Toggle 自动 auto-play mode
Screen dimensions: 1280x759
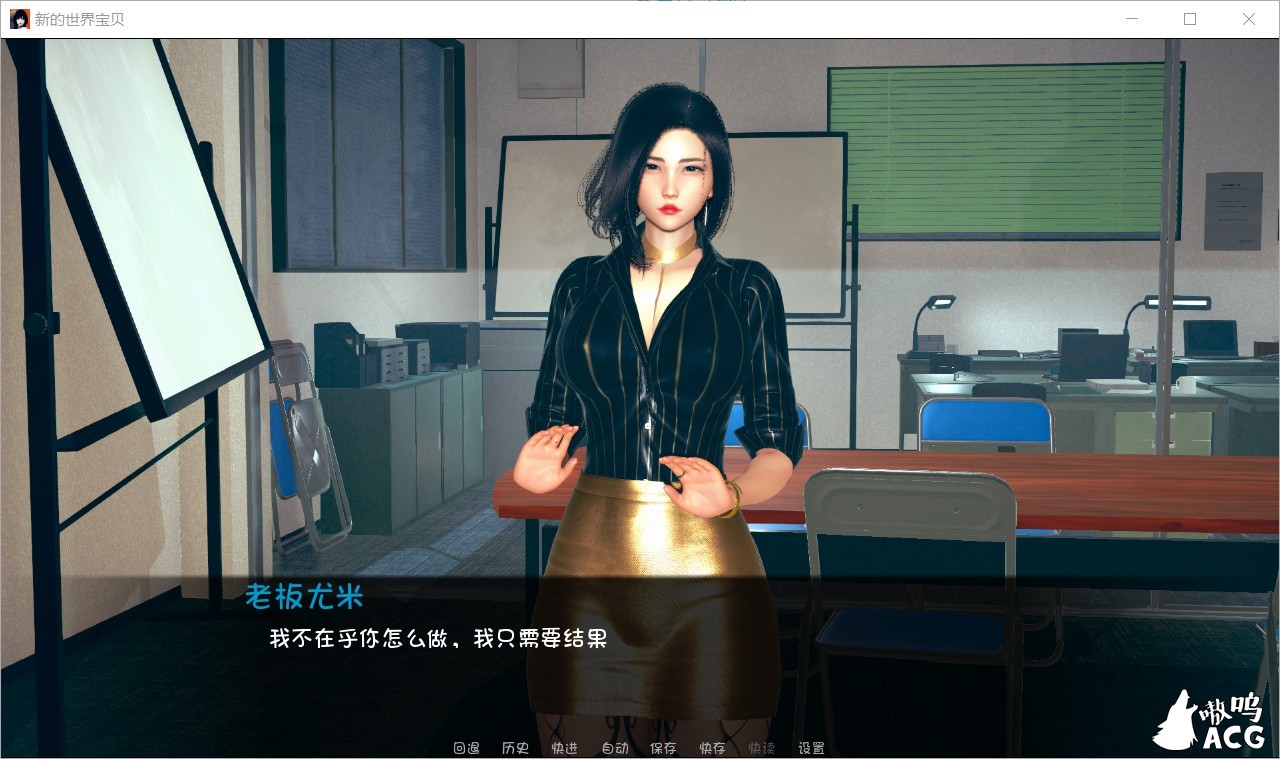(613, 747)
